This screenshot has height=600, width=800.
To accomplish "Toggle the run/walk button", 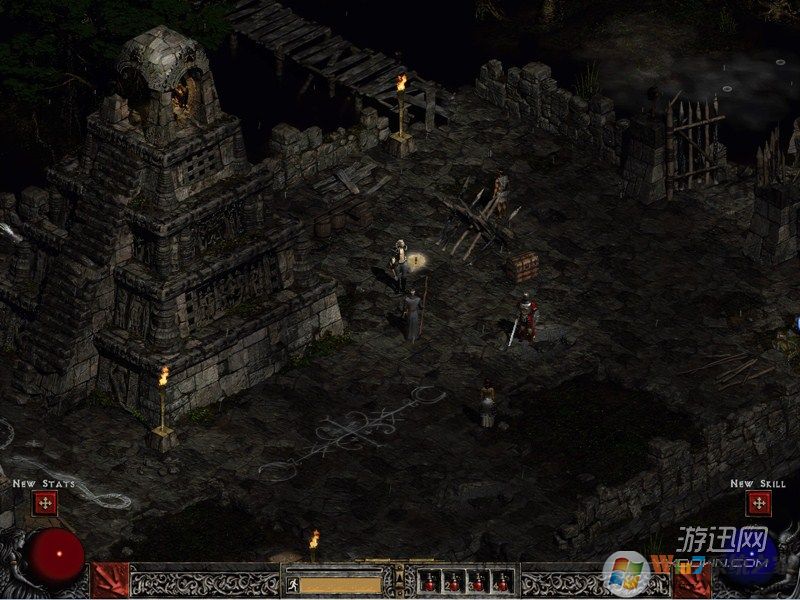I will coord(292,583).
